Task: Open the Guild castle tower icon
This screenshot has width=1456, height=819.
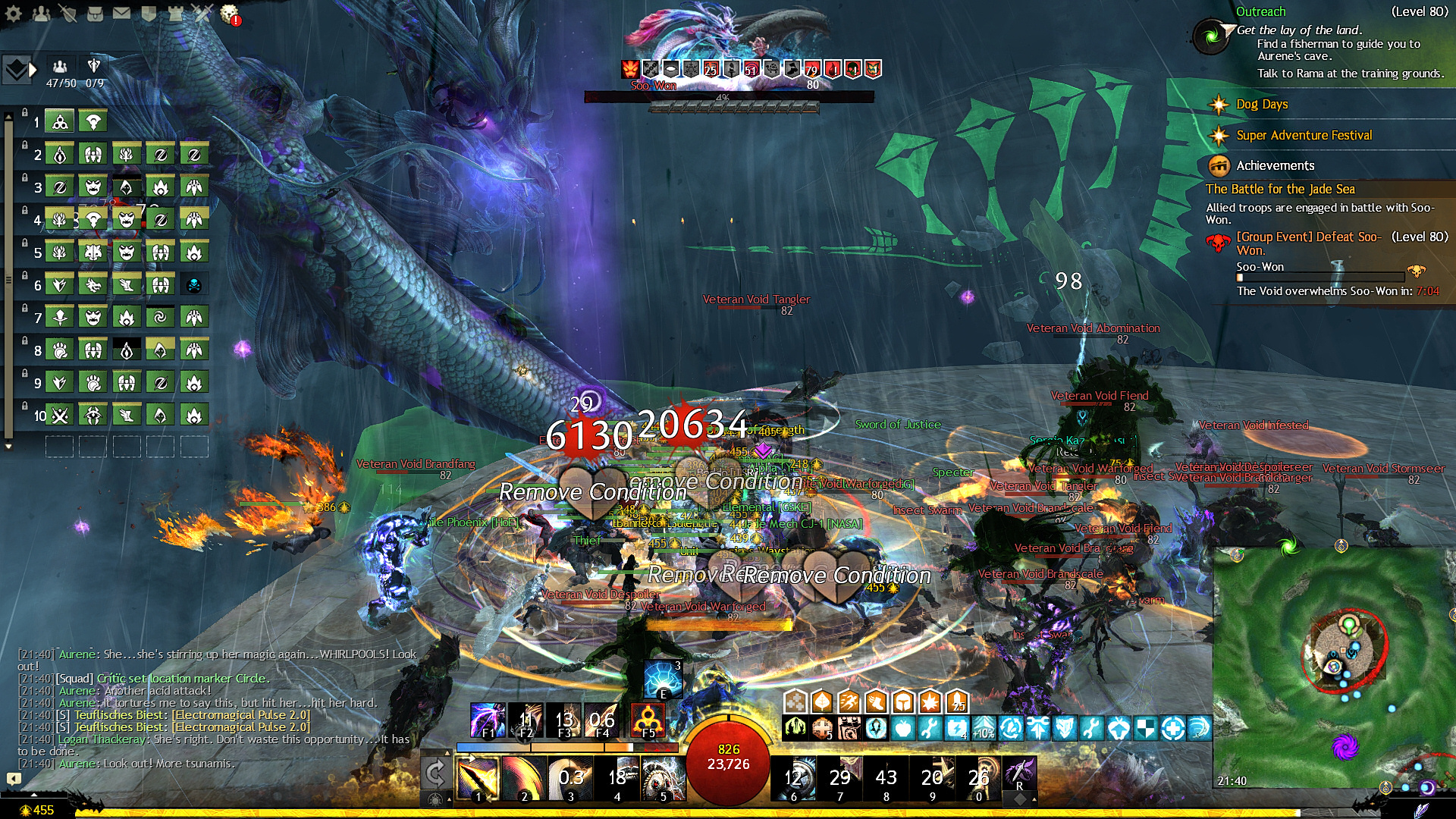Action: 176,13
